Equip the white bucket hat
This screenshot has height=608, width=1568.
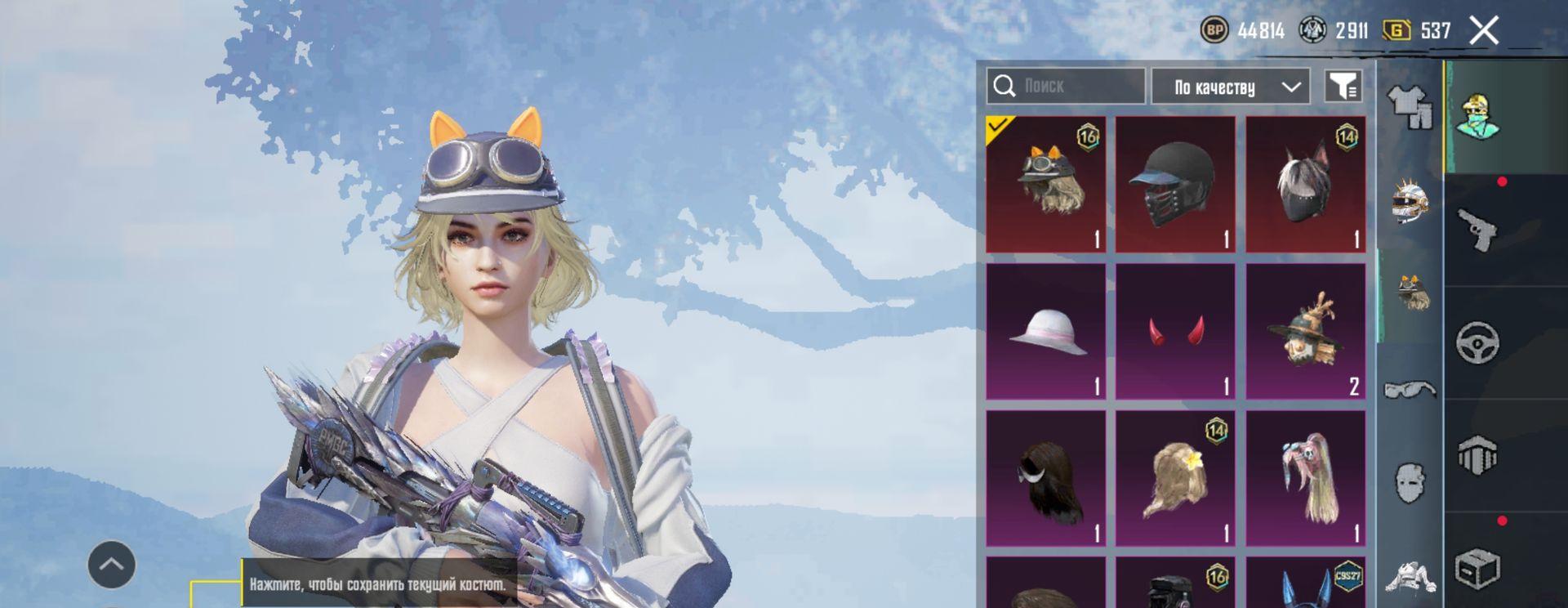coord(1046,331)
